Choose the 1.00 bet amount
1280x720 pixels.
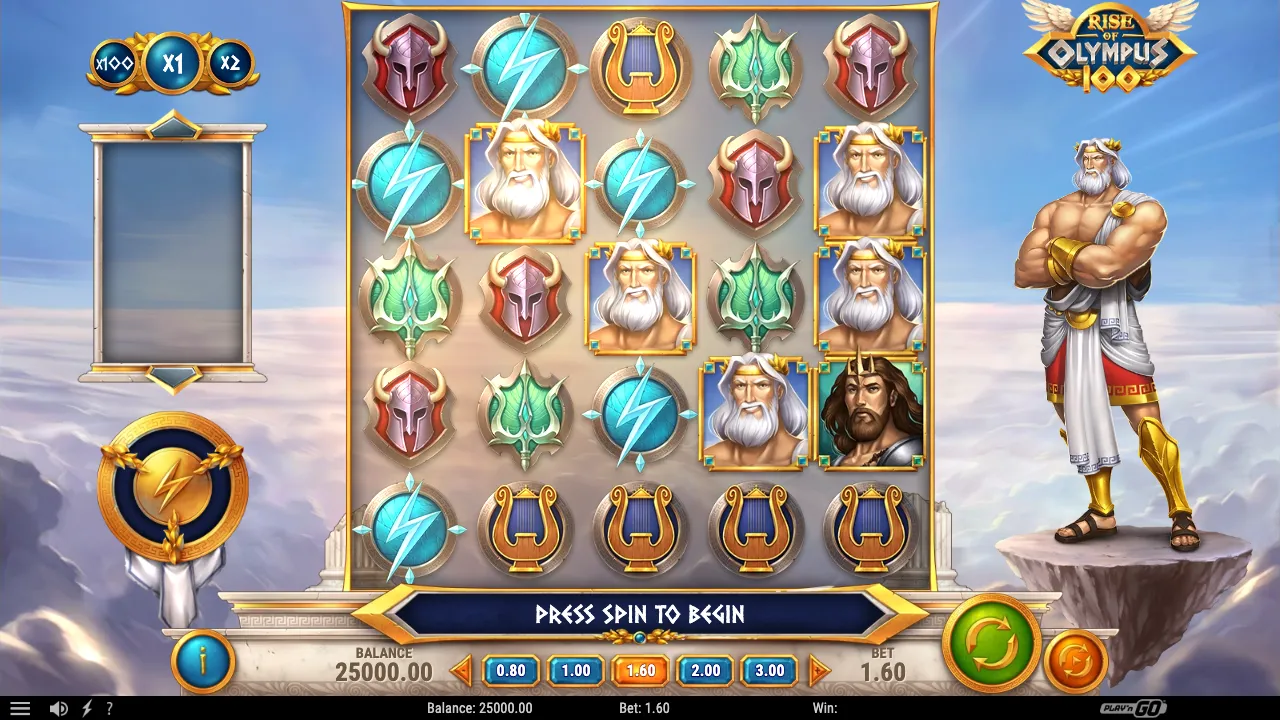pos(576,670)
